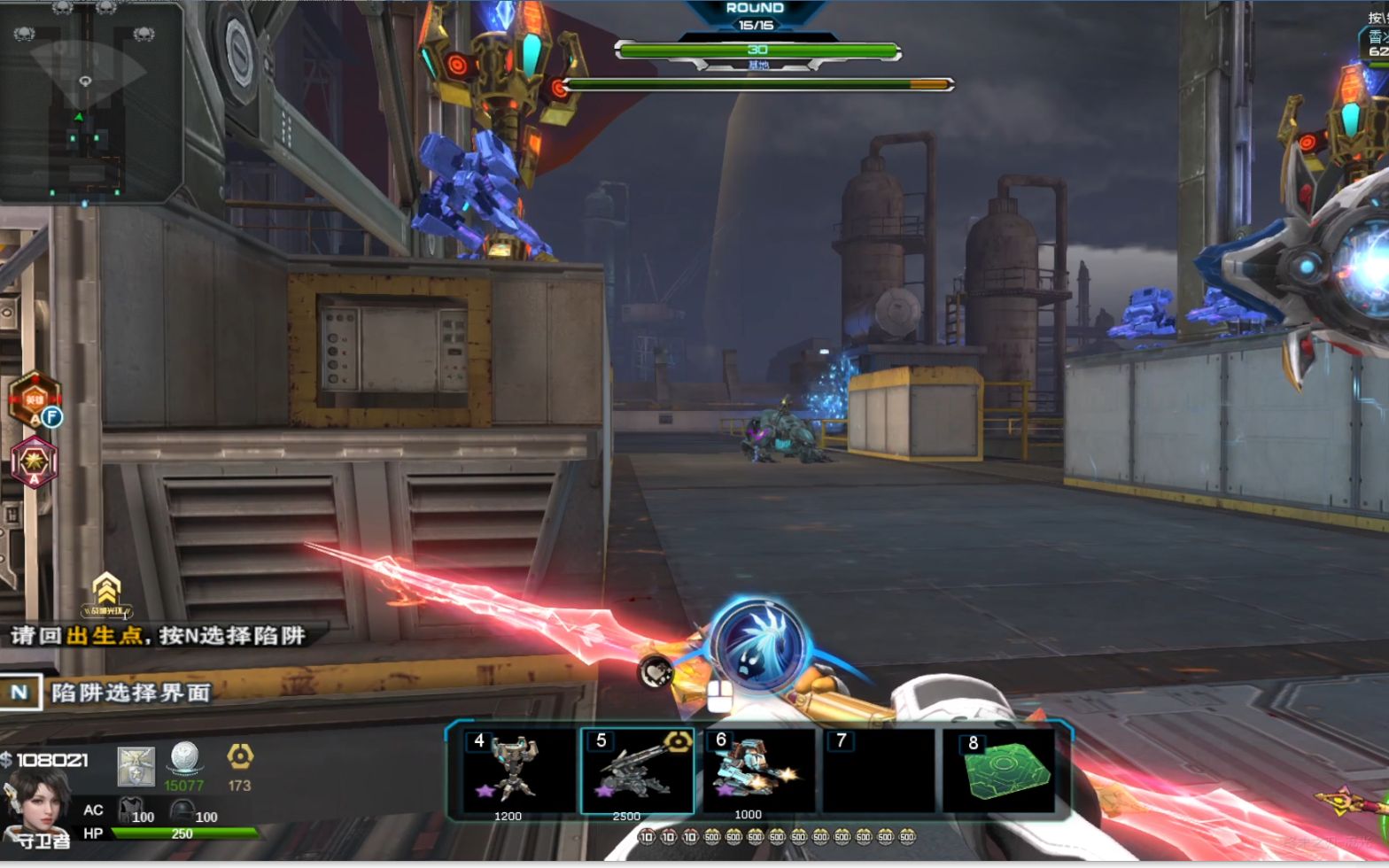
Task: Activate the pink hexagon burst skill icon
Action: (35, 461)
